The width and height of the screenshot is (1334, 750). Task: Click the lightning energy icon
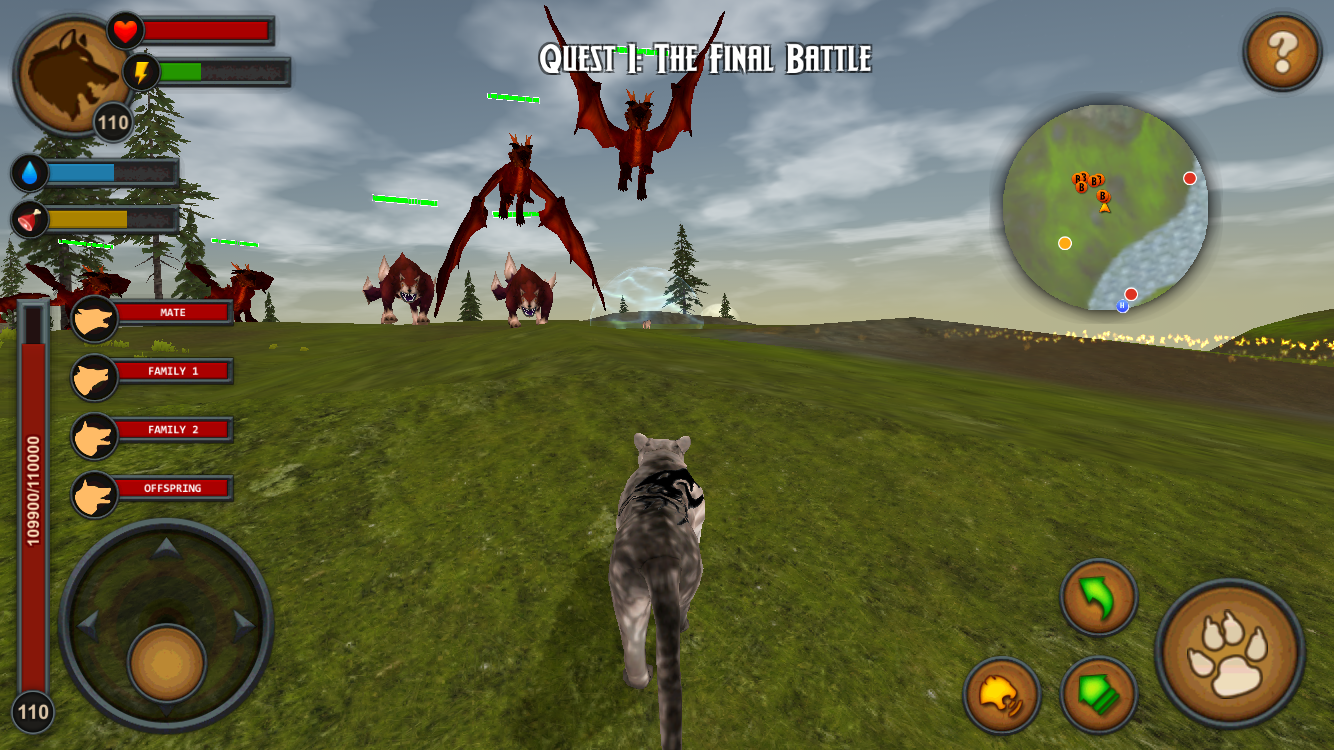[141, 70]
